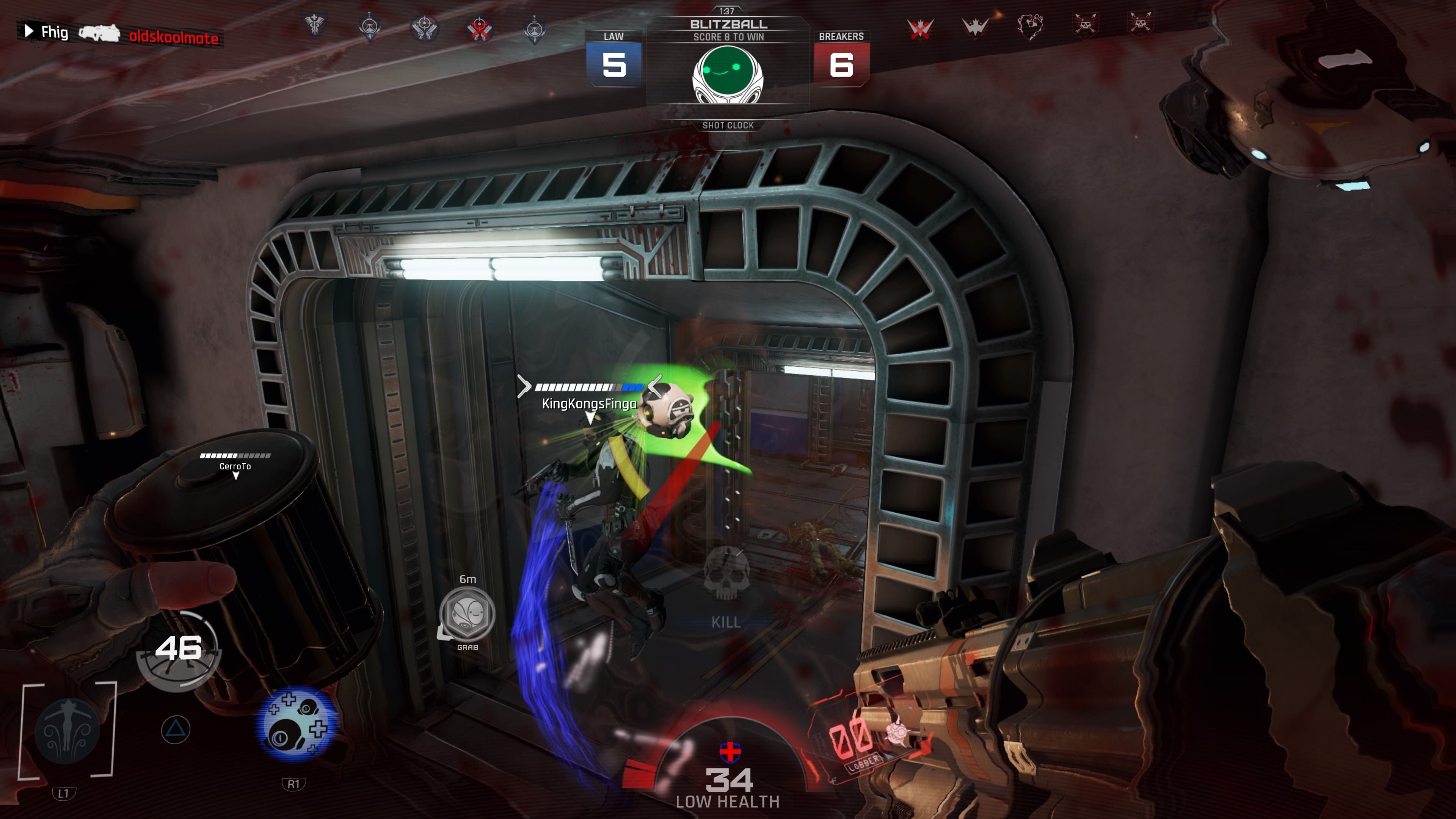Screen dimensions: 1456x819
Task: Activate the hover levitation ability icon
Action: (67, 730)
